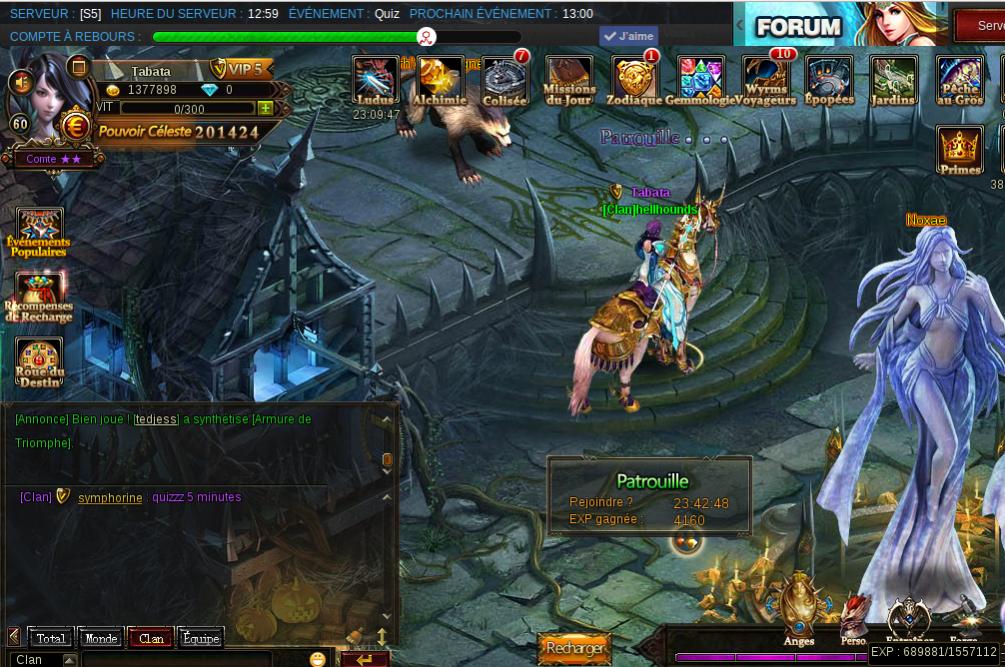The width and height of the screenshot is (1005, 667).
Task: Click the Recharger button
Action: (x=574, y=648)
